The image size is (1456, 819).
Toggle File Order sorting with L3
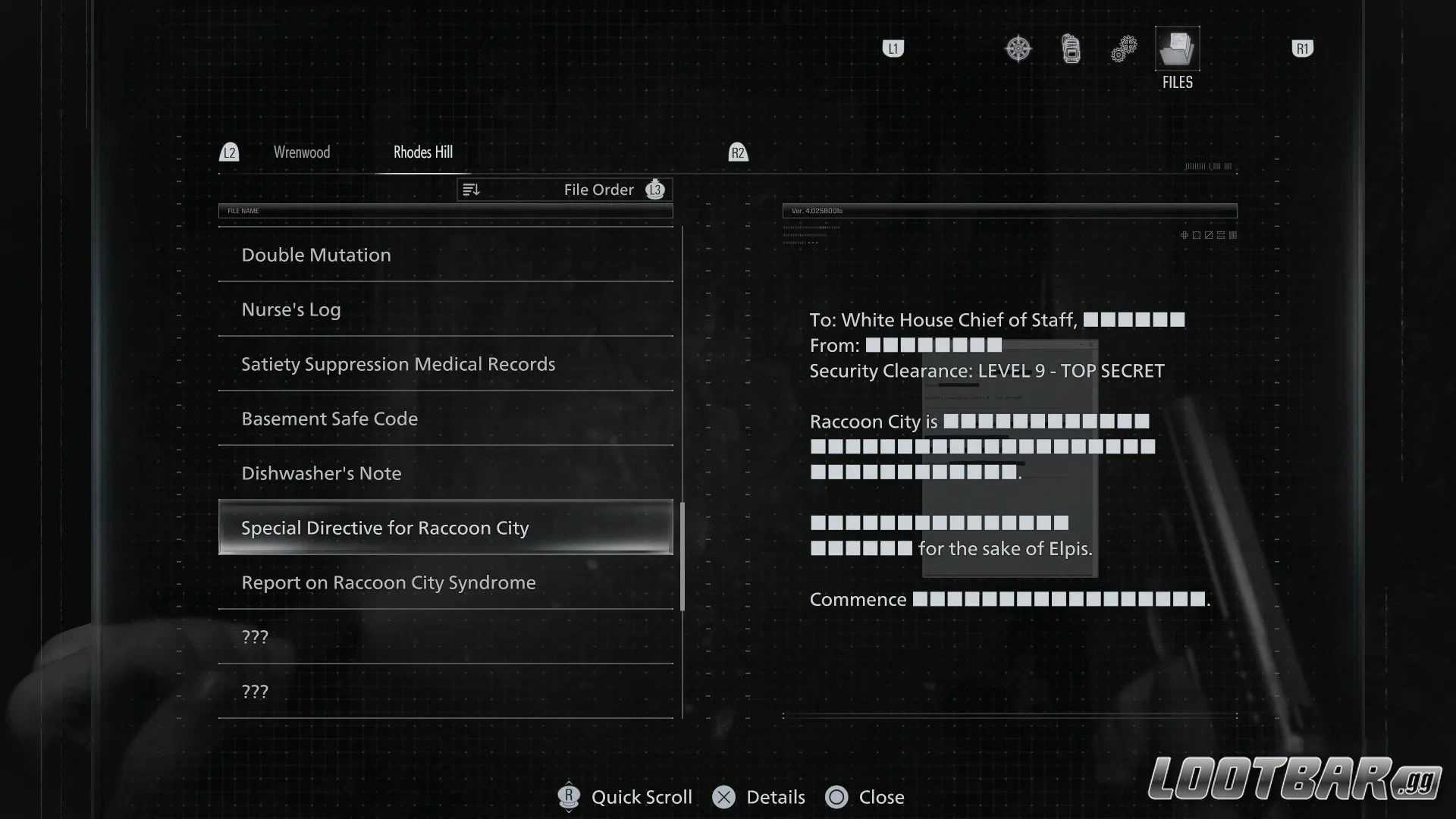tap(655, 190)
